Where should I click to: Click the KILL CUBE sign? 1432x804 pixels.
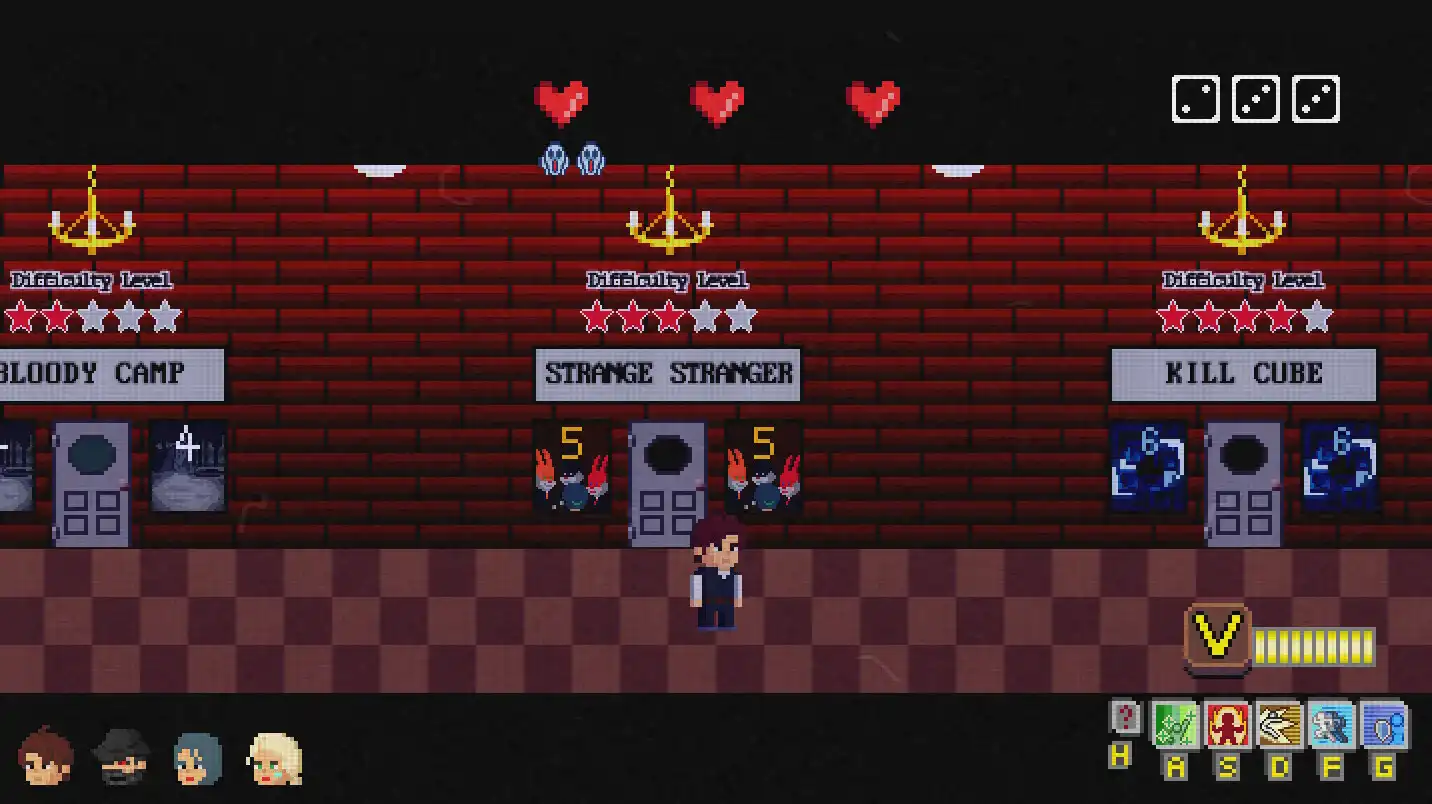(x=1243, y=373)
